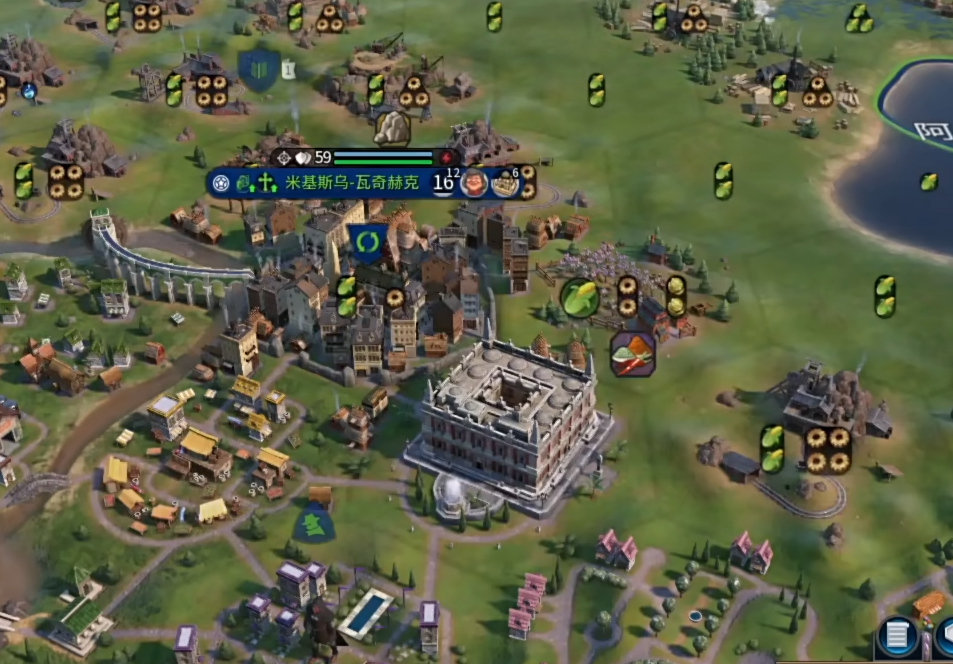Click the stone resource icon
Screen dimensions: 953x664
[393, 126]
